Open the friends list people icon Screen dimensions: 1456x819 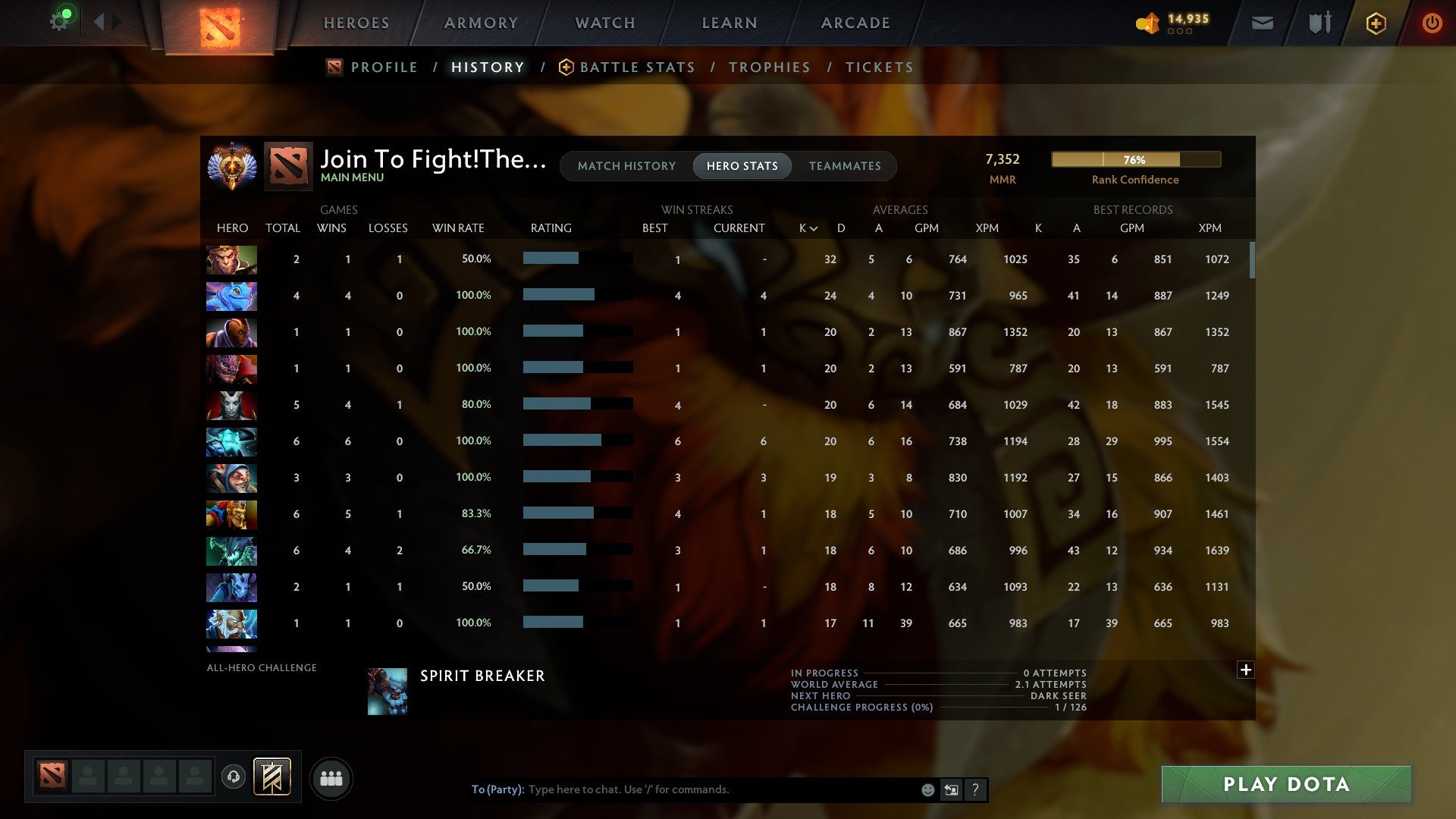pyautogui.click(x=331, y=778)
